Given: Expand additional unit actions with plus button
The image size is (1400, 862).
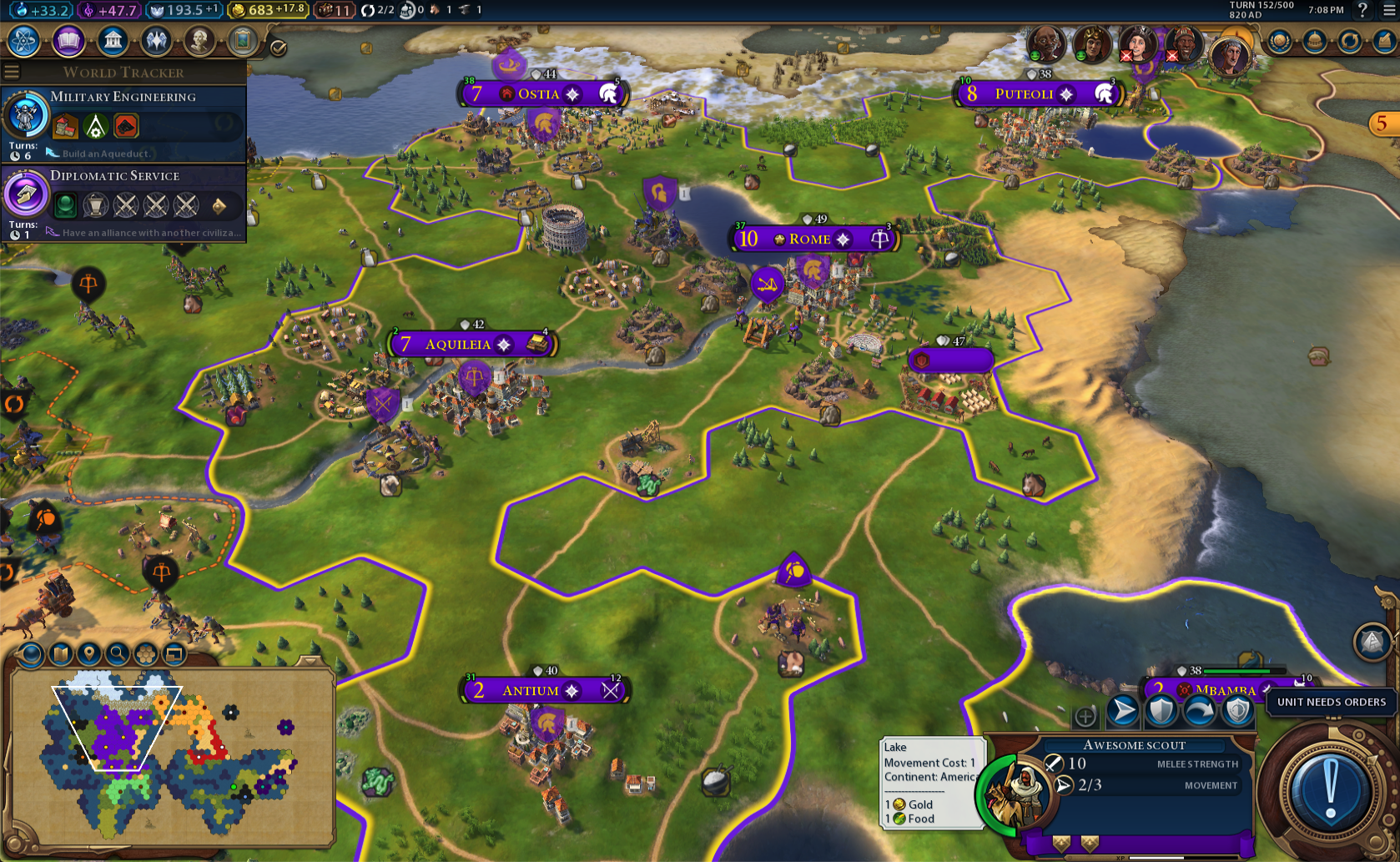Looking at the screenshot, I should coord(1085,716).
